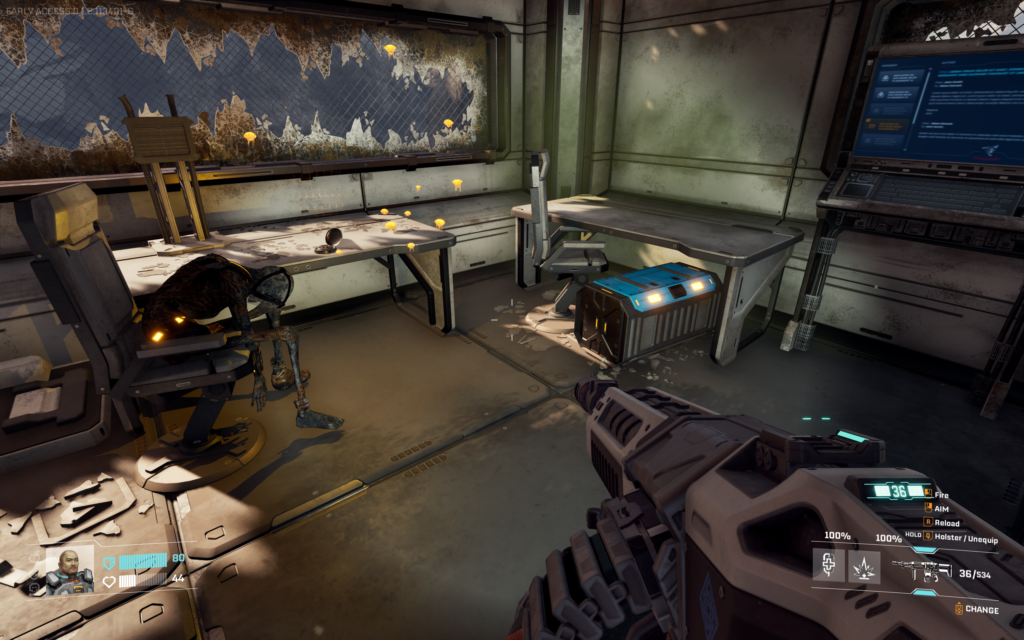Activate the explosion grenade ability icon
This screenshot has width=1024, height=640.
(864, 566)
